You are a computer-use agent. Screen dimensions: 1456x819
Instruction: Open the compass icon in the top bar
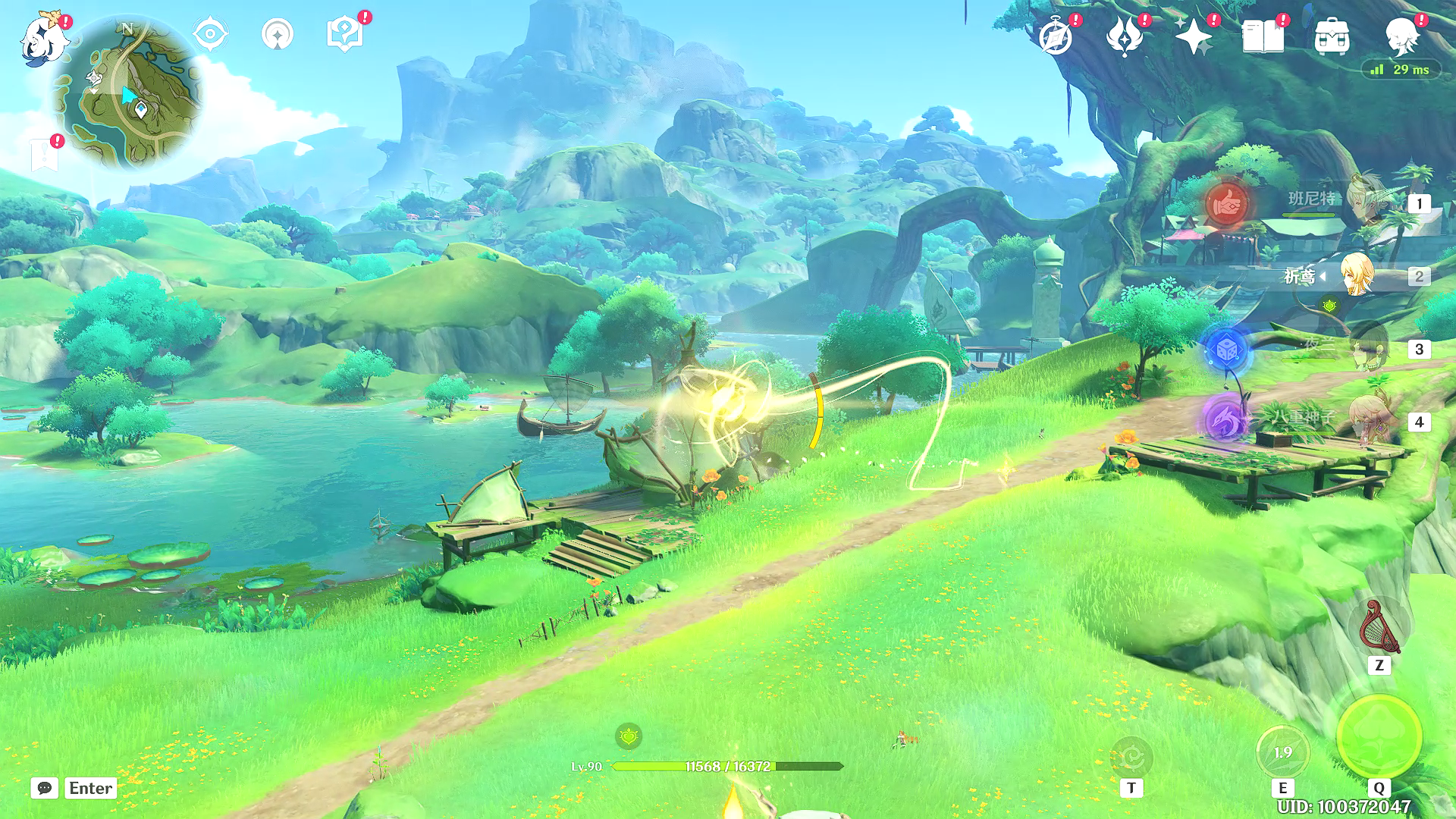click(1056, 36)
